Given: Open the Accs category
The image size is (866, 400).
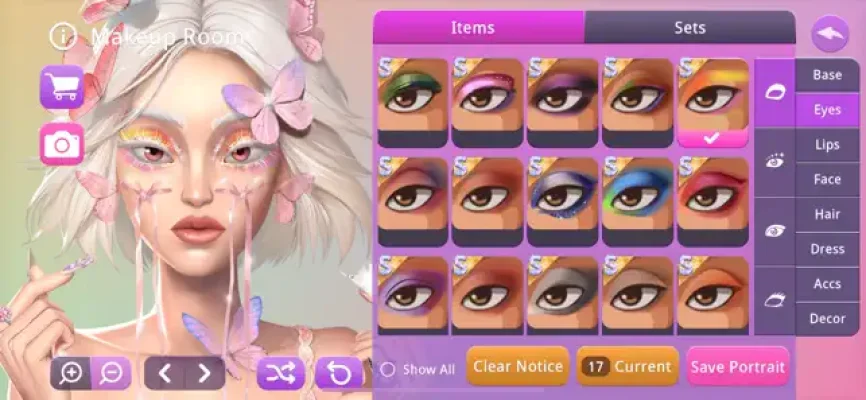Looking at the screenshot, I should 827,284.
